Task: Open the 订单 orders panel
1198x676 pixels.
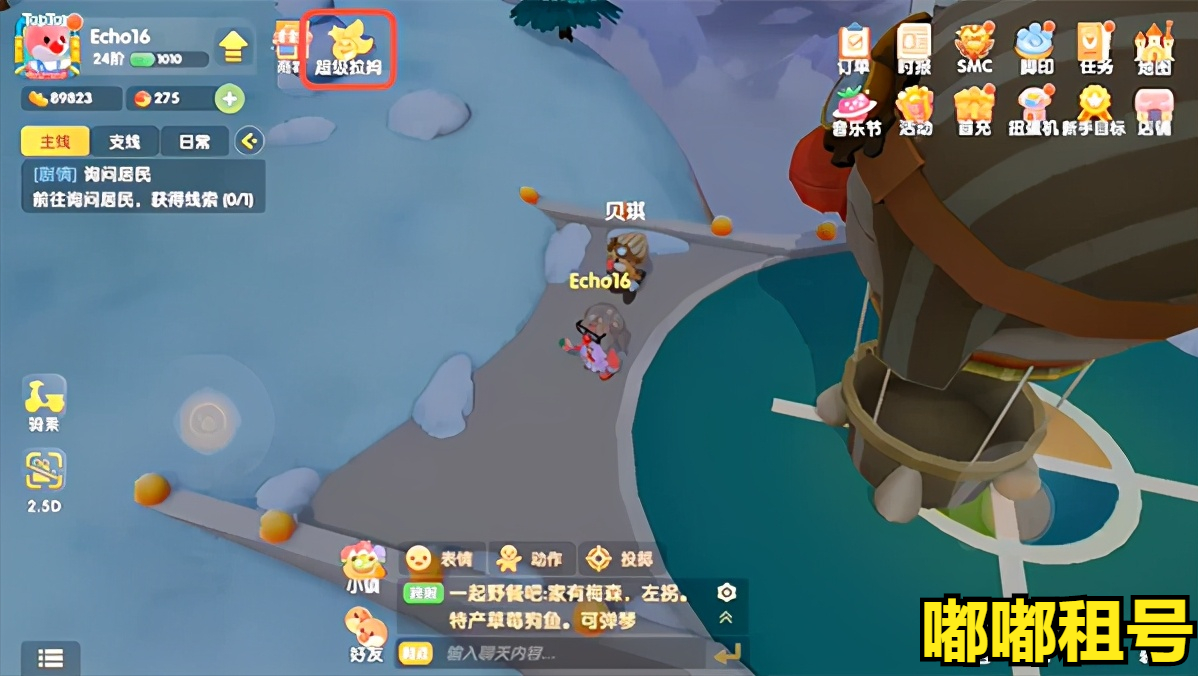Action: (853, 47)
